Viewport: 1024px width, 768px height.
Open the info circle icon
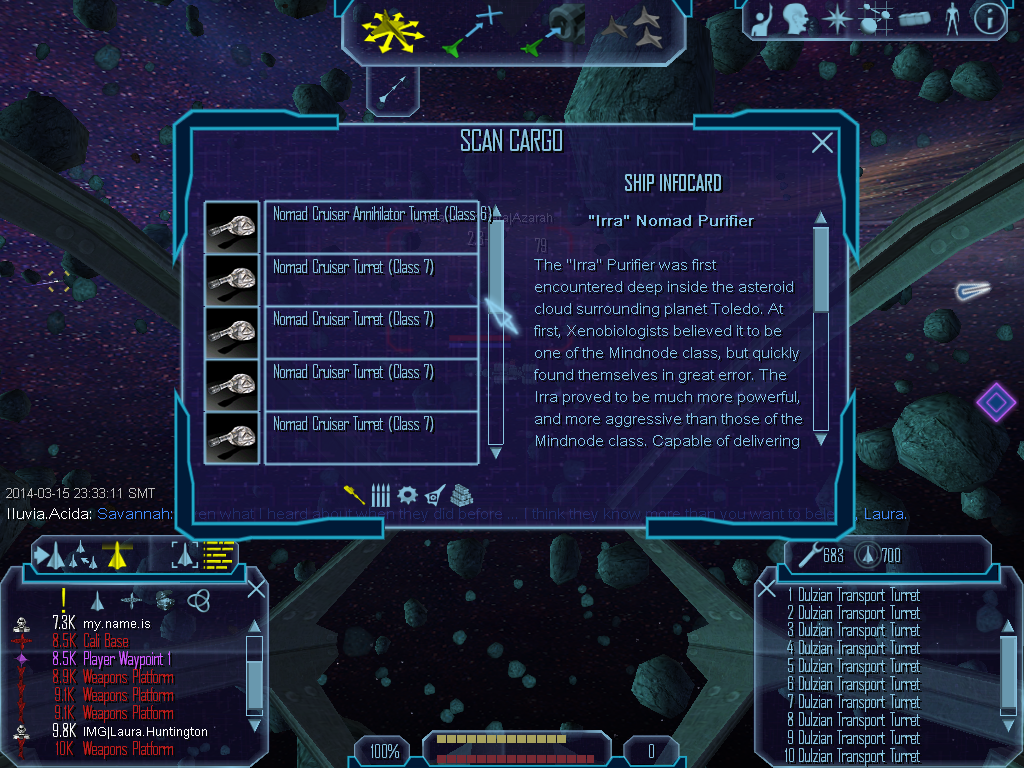pos(988,19)
